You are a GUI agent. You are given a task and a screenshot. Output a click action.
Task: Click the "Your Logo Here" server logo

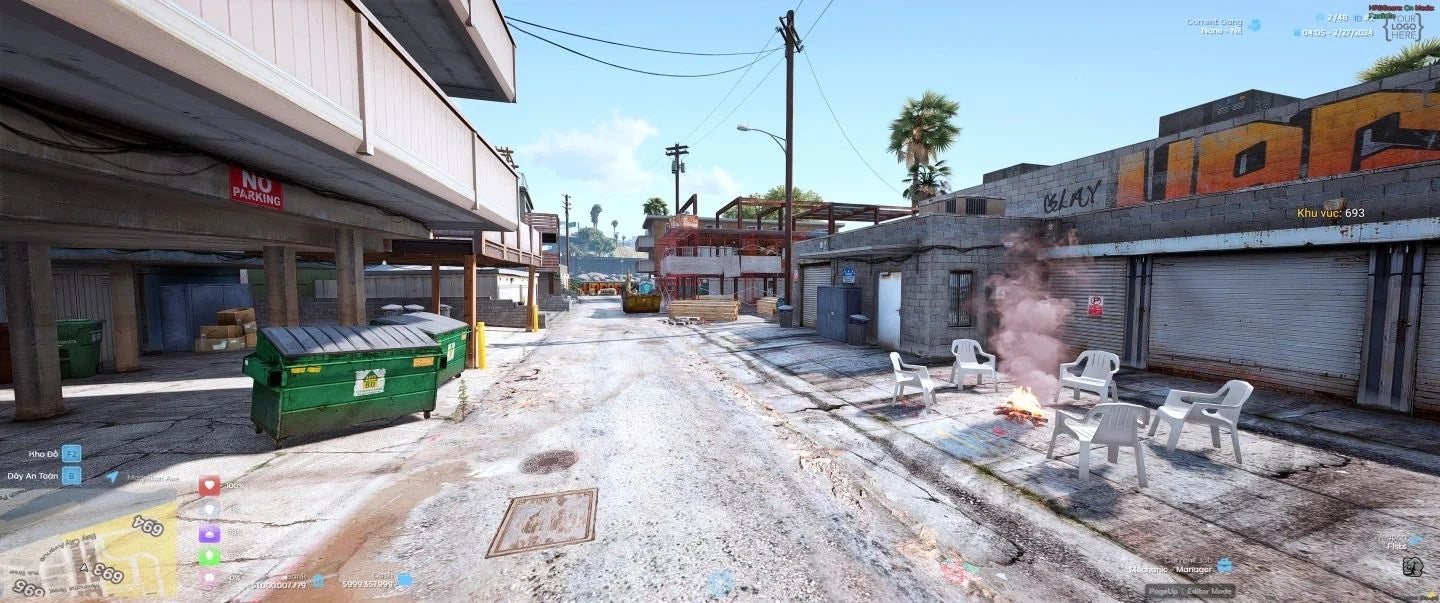click(x=1403, y=27)
